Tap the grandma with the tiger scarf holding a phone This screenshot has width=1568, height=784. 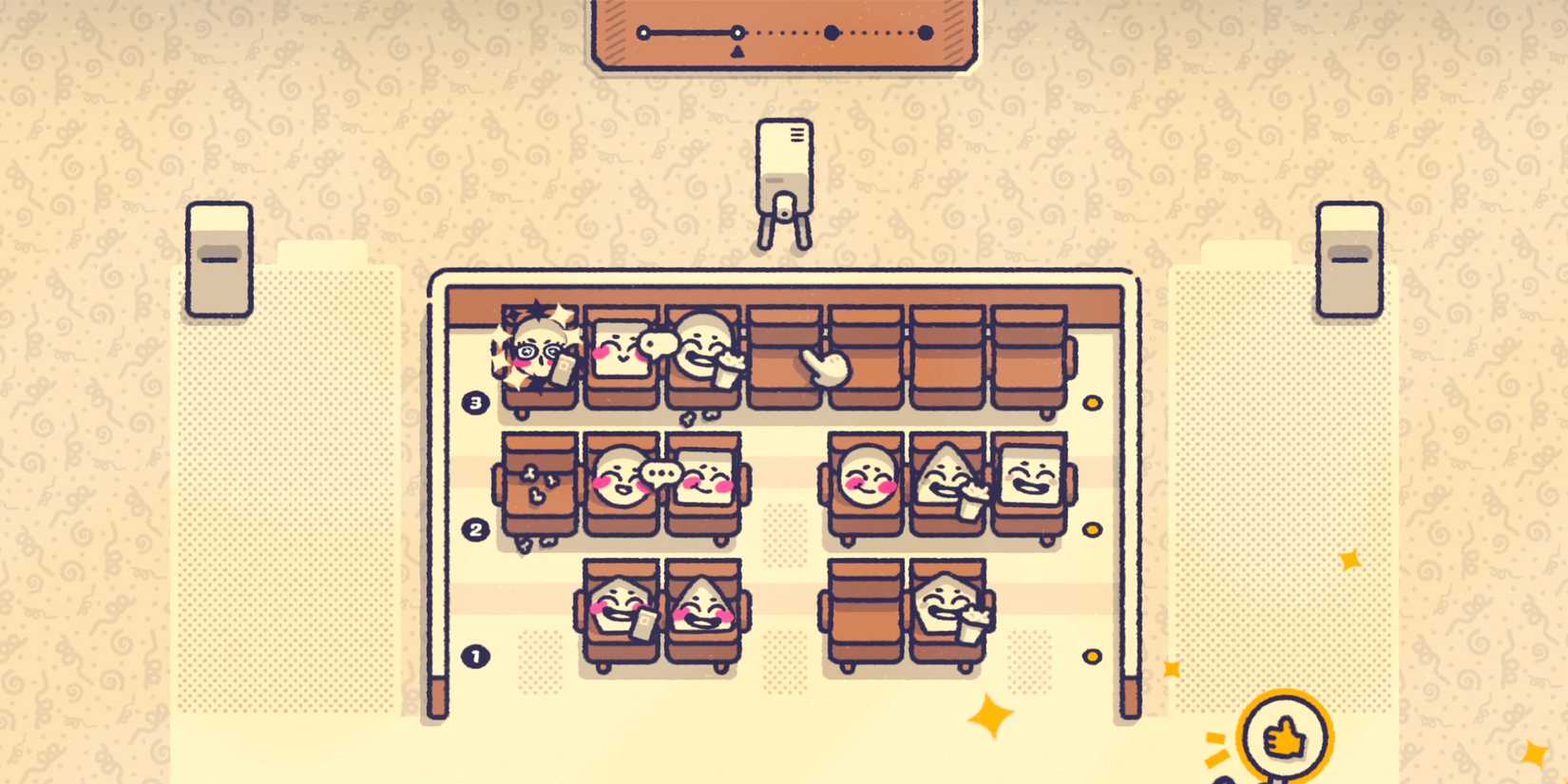[538, 354]
